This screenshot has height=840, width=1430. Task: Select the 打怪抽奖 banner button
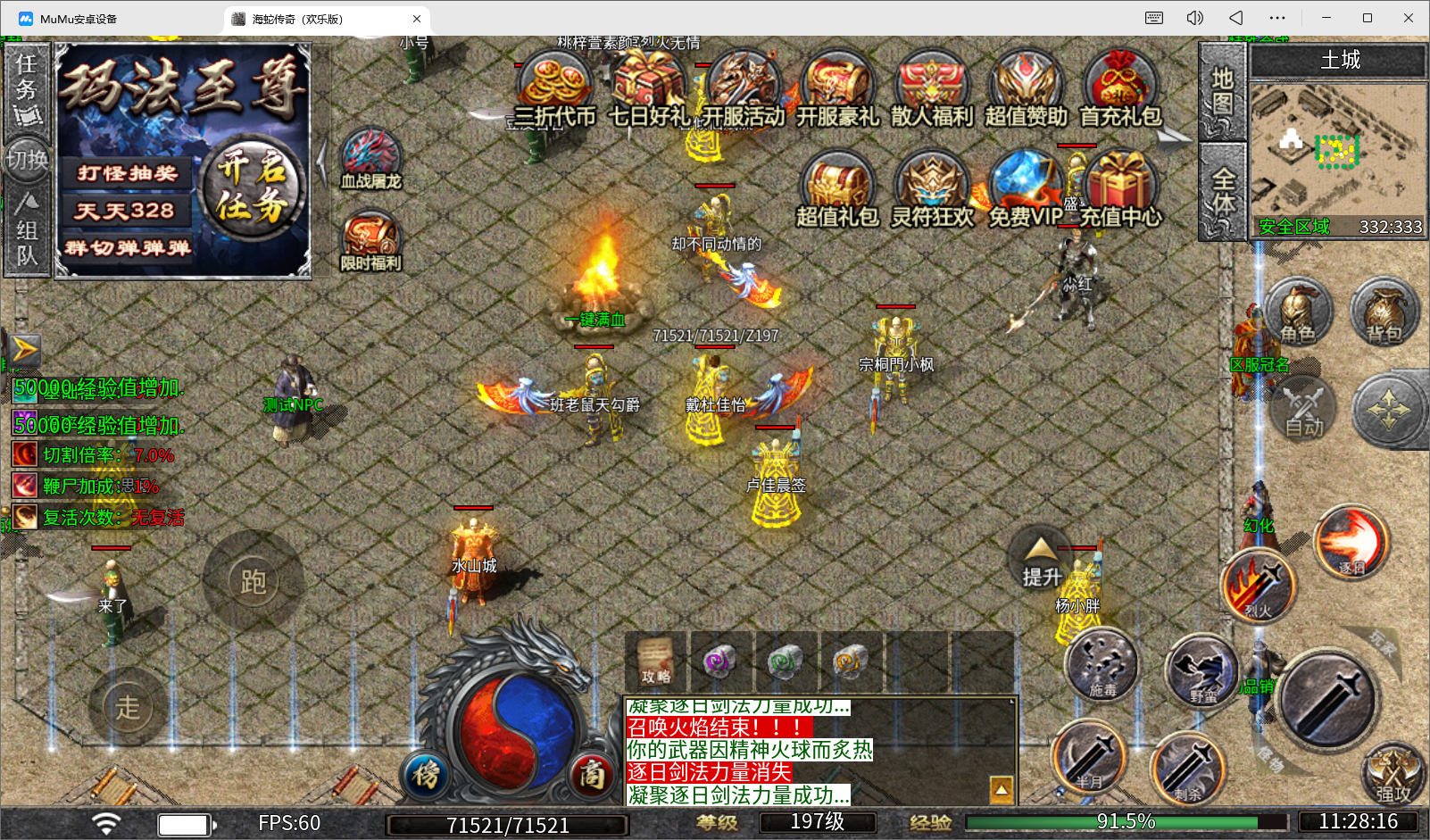[x=127, y=173]
